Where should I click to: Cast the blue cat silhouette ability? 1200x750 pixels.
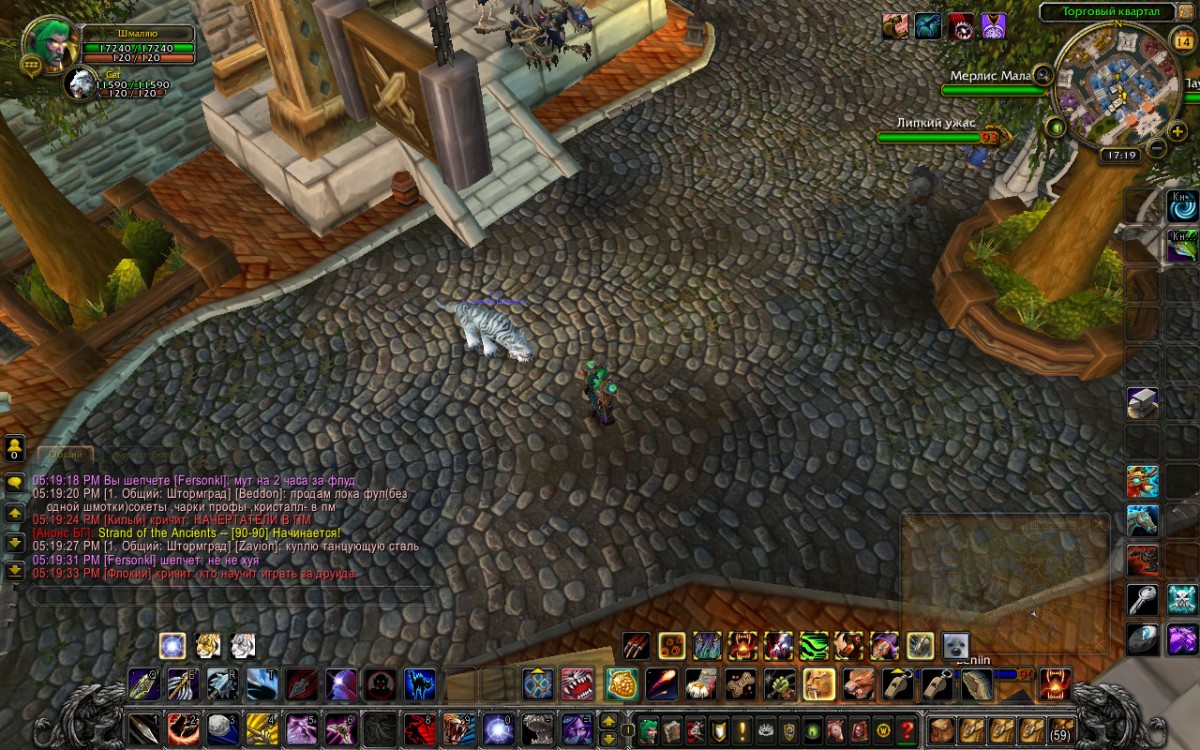coord(419,684)
